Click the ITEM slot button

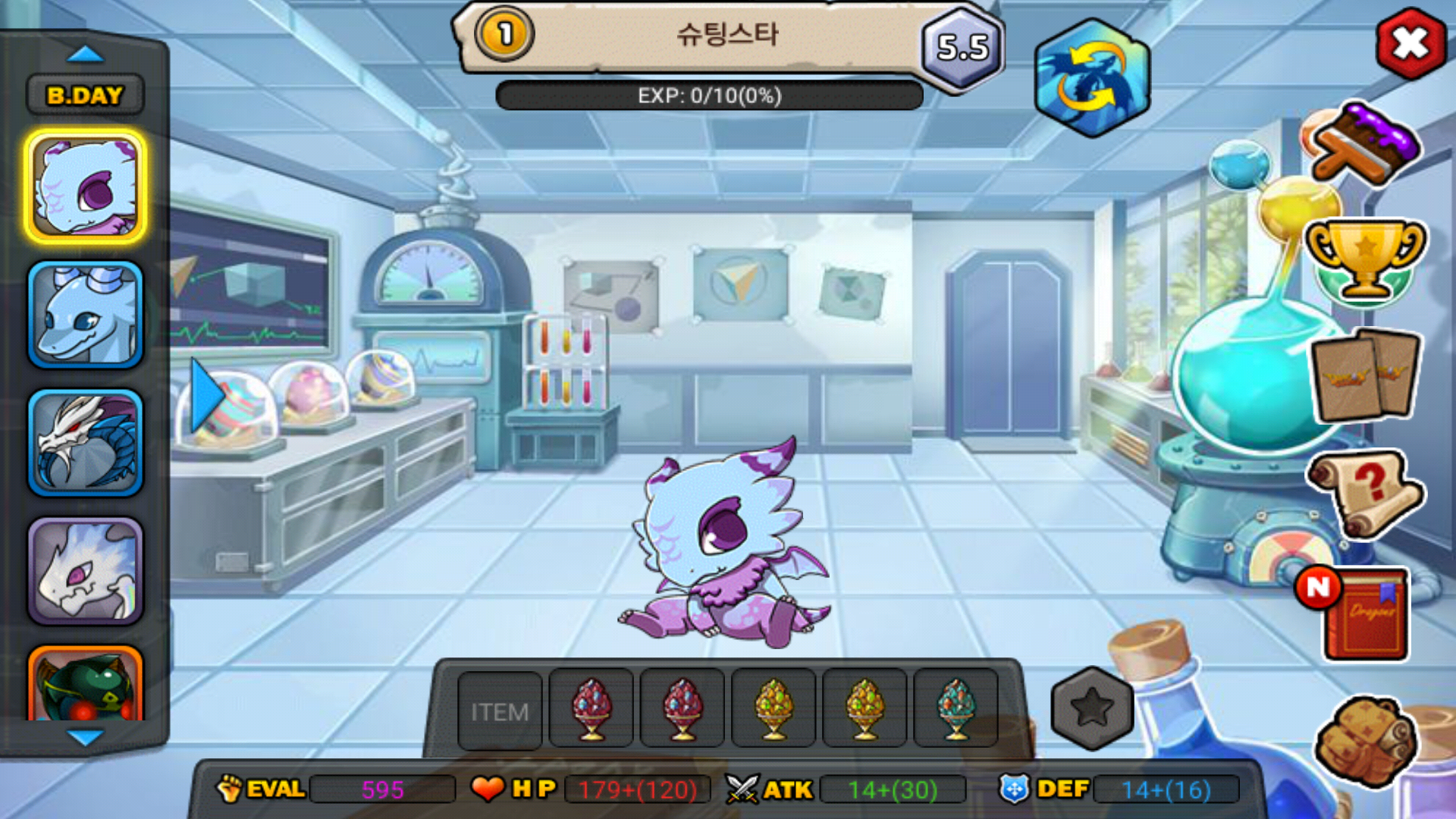point(500,711)
